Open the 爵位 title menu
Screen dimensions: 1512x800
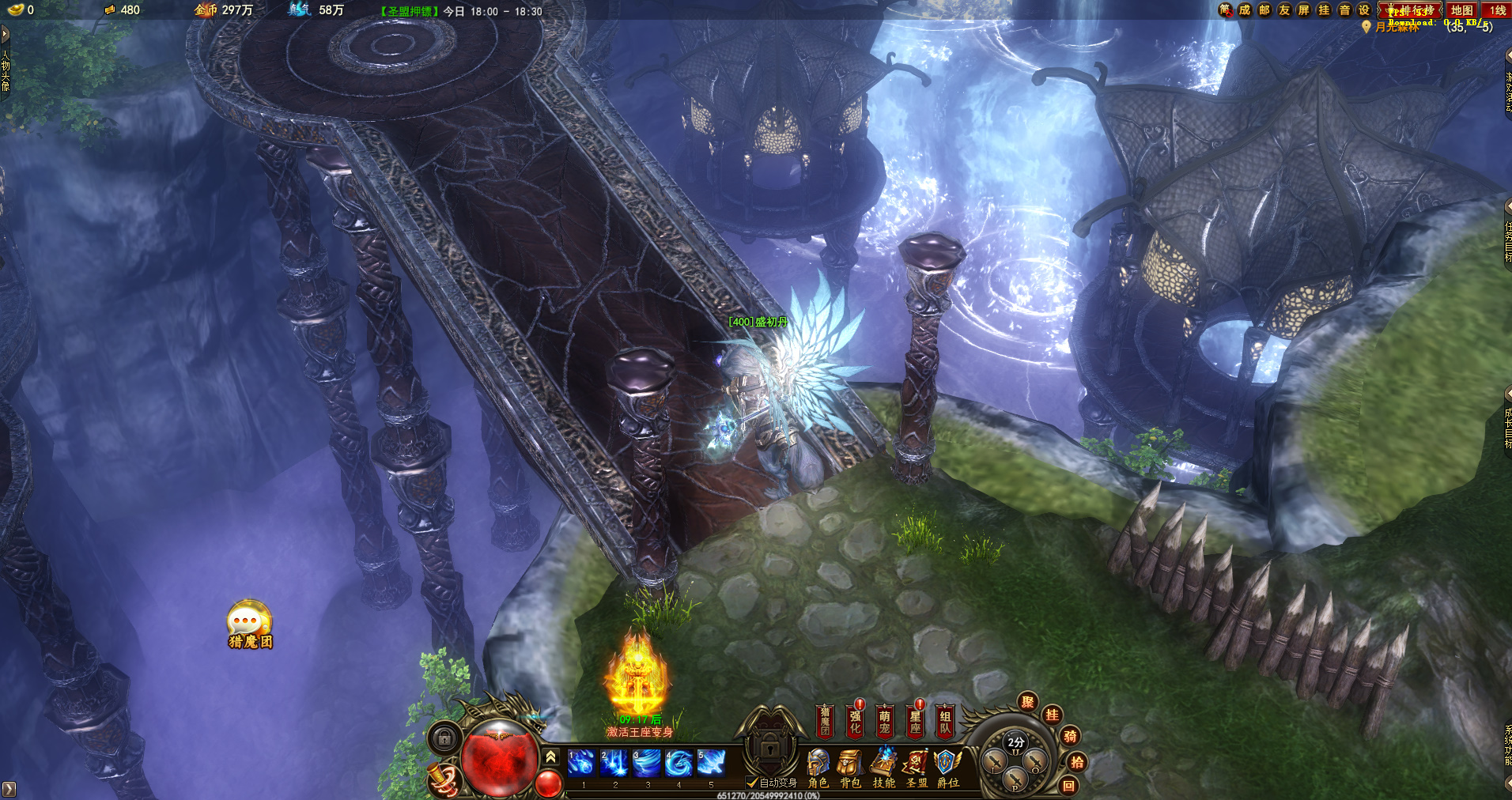[x=947, y=768]
